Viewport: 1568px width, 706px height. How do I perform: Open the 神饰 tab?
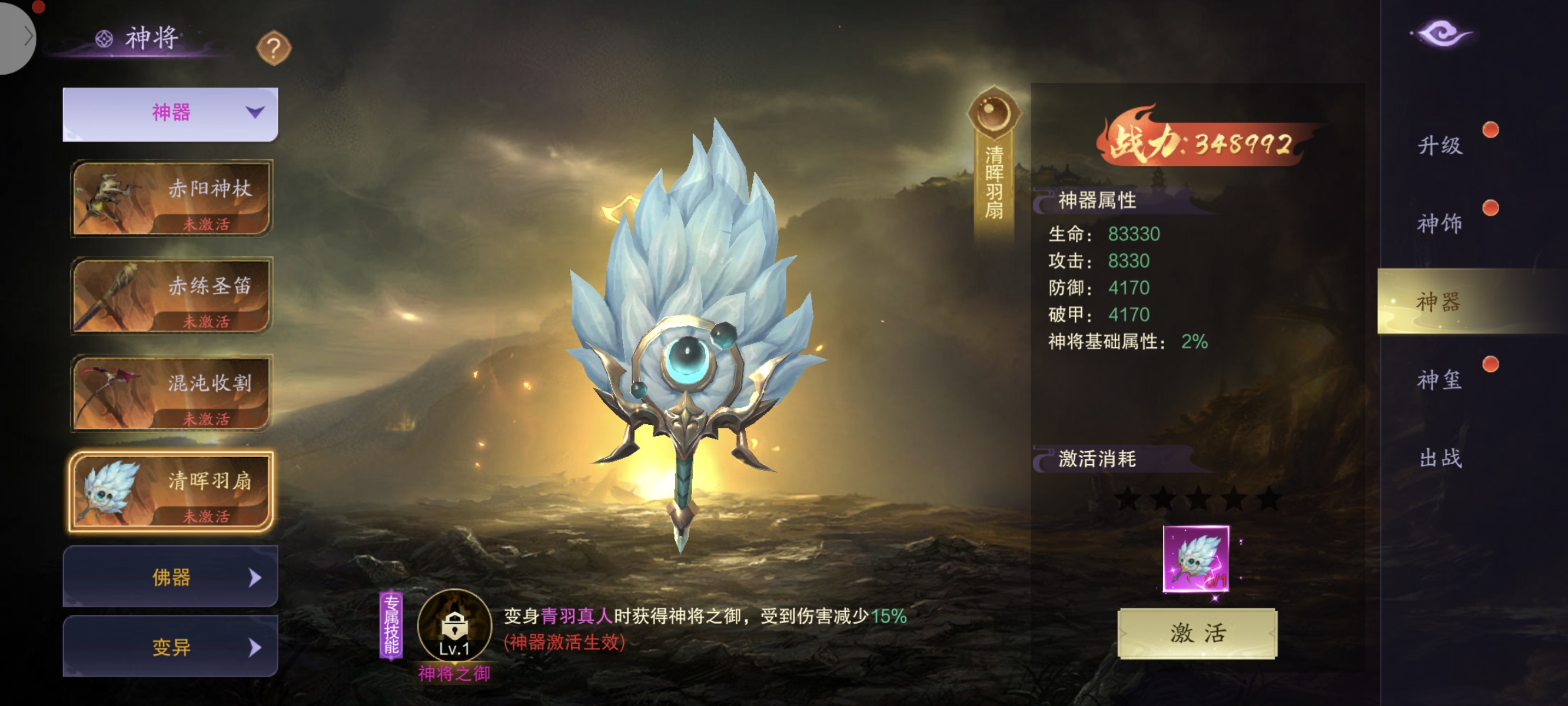coord(1440,224)
